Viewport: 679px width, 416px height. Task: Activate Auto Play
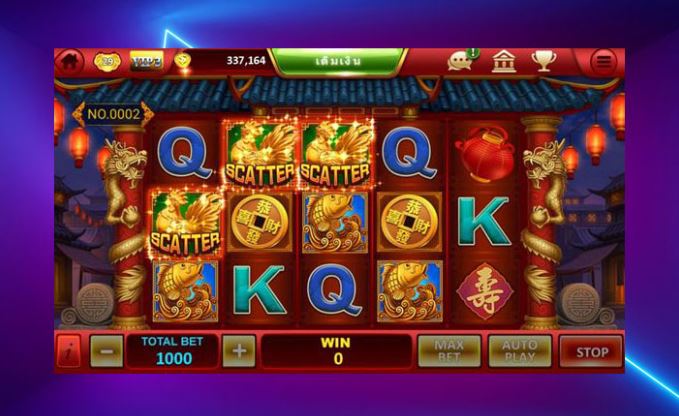pos(519,351)
